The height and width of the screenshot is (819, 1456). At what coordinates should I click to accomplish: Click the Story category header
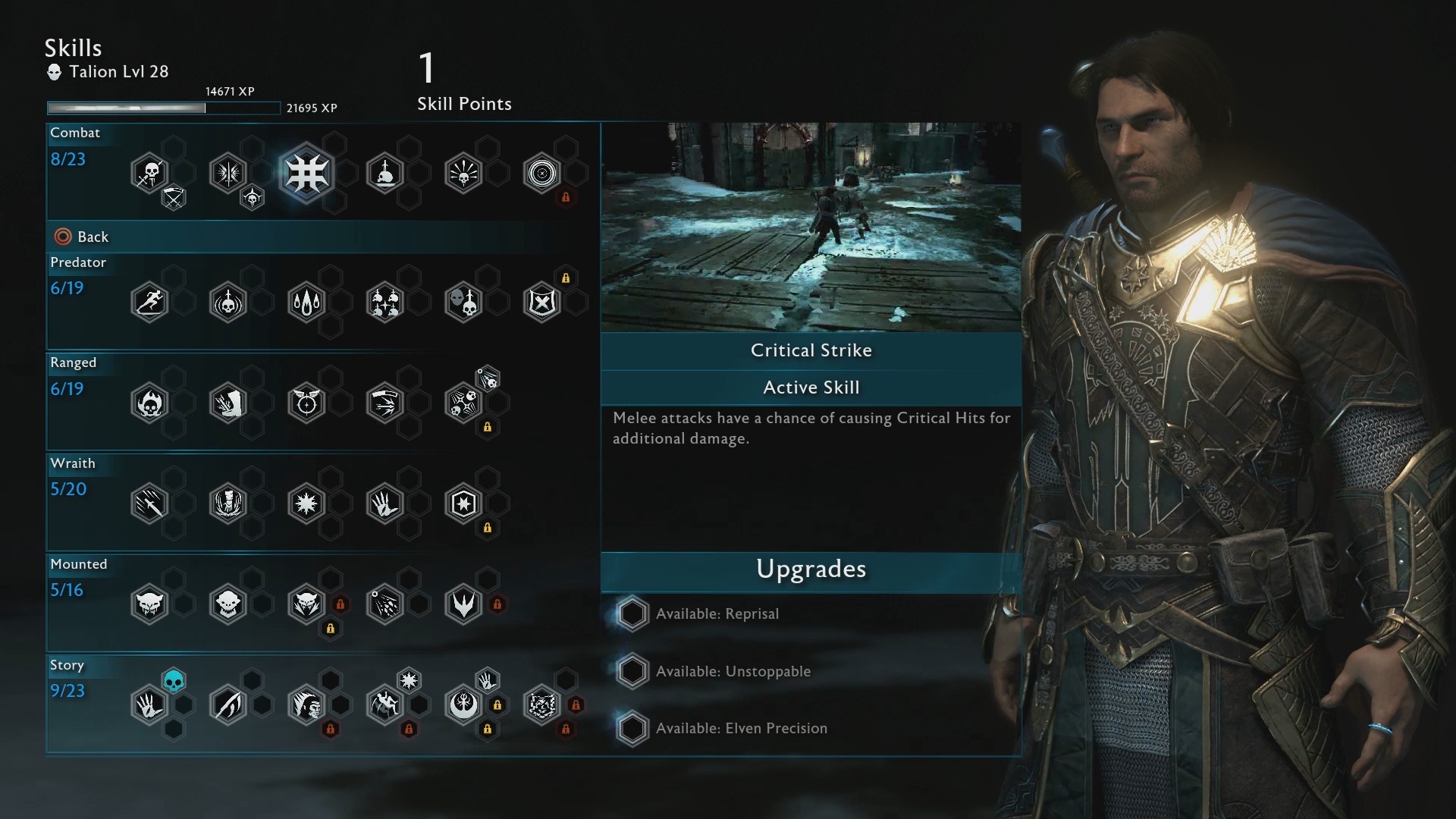[x=67, y=665]
